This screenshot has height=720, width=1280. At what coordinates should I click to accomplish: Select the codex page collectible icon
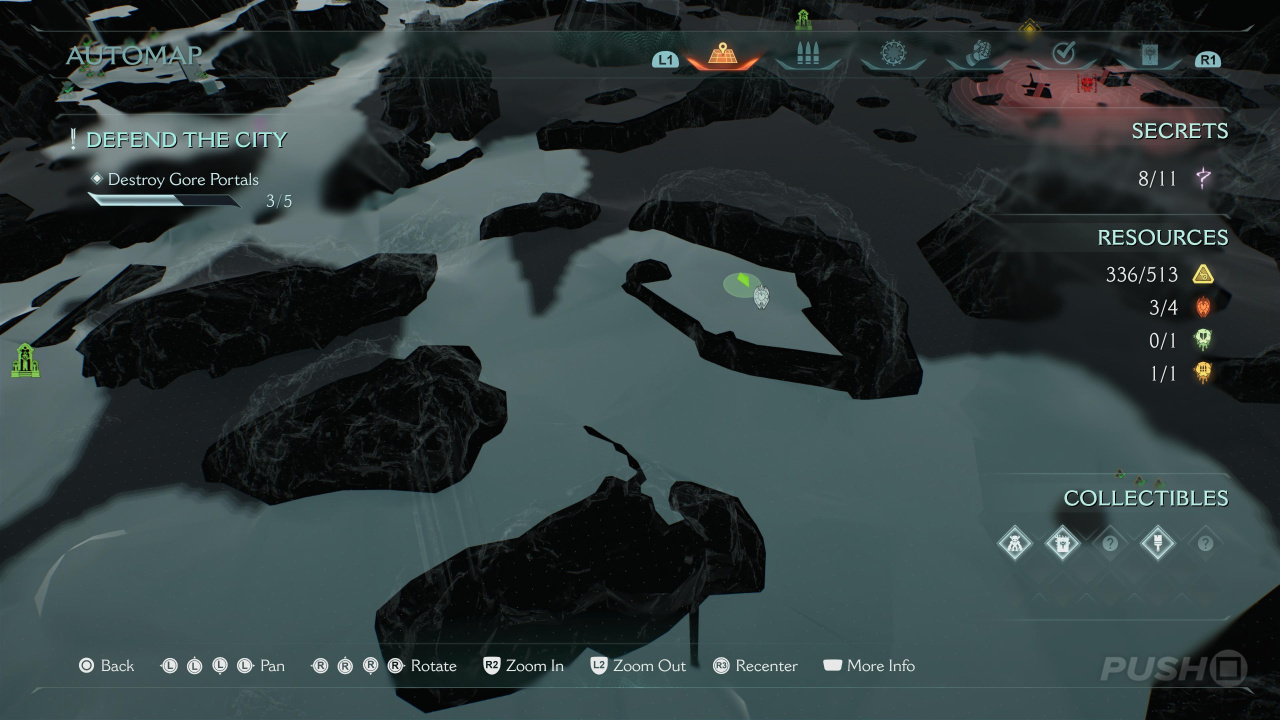[1062, 543]
